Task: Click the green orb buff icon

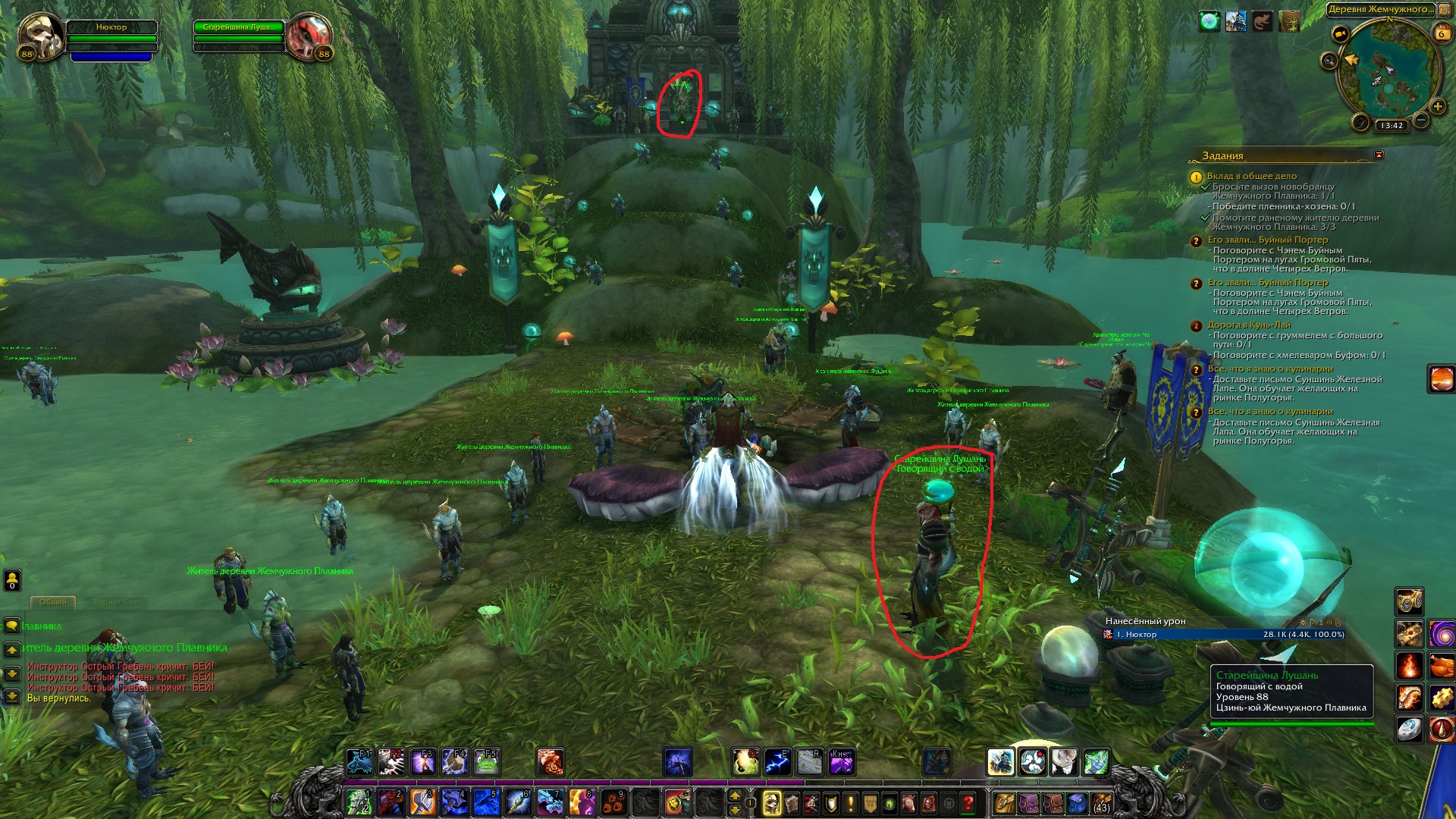Action: click(1209, 21)
